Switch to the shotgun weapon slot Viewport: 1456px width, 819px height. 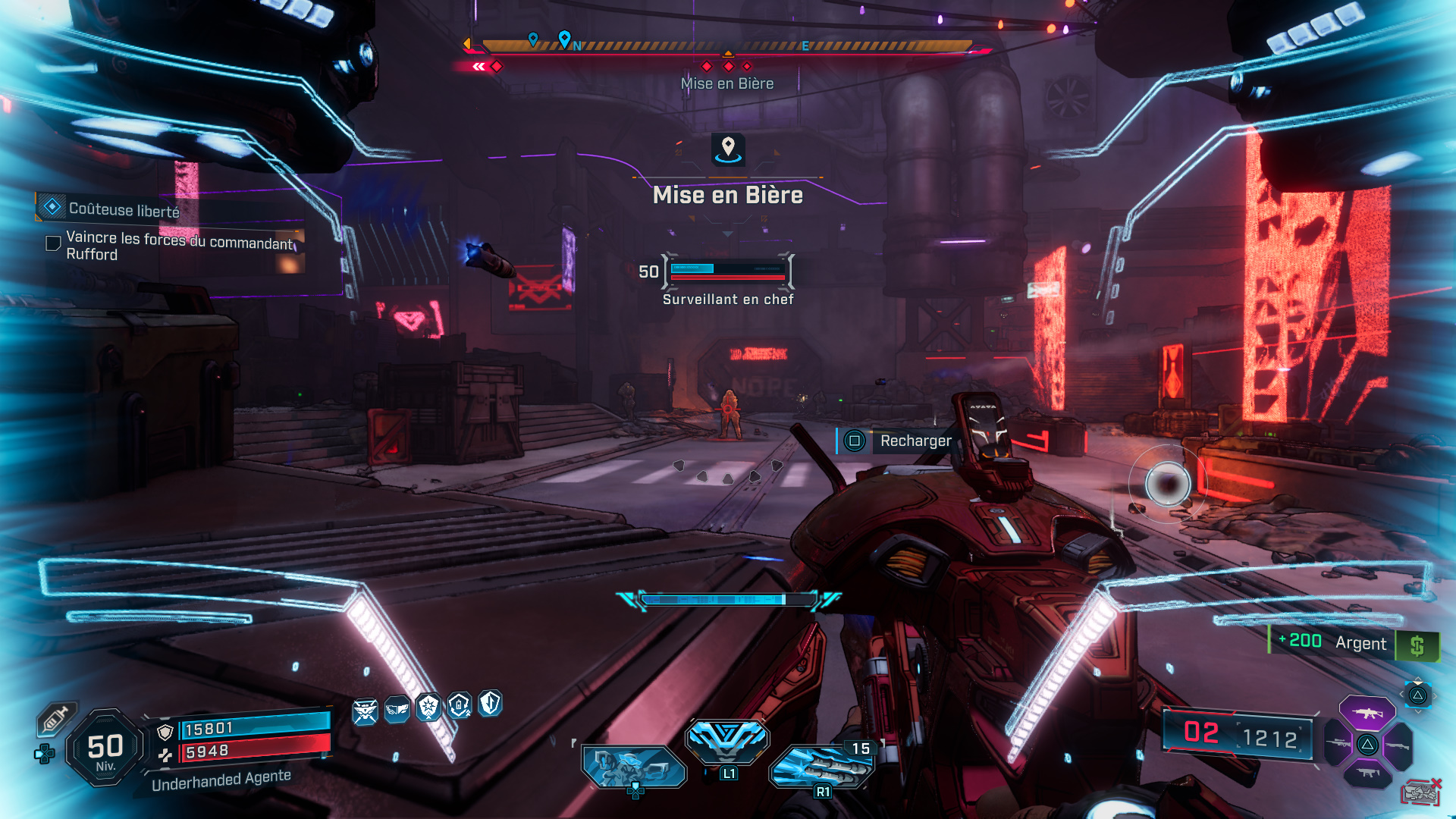pyautogui.click(x=1397, y=745)
